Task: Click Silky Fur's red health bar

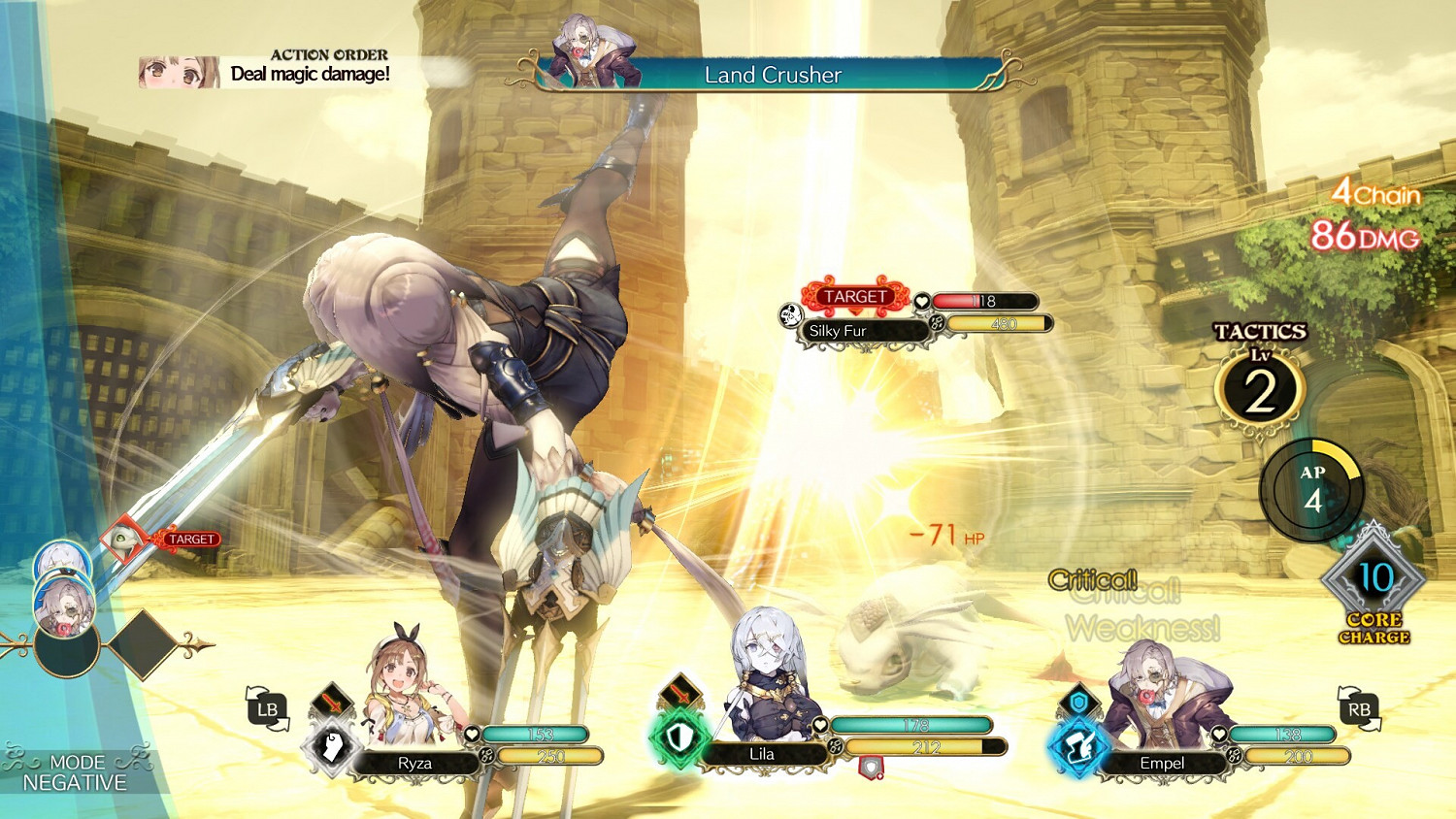Action: coord(985,302)
